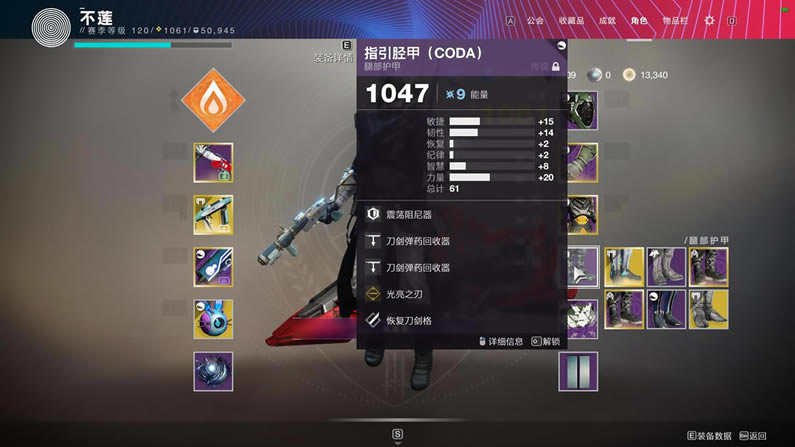Switch to the 收藏品 tab
The image size is (795, 447).
pyautogui.click(x=570, y=20)
